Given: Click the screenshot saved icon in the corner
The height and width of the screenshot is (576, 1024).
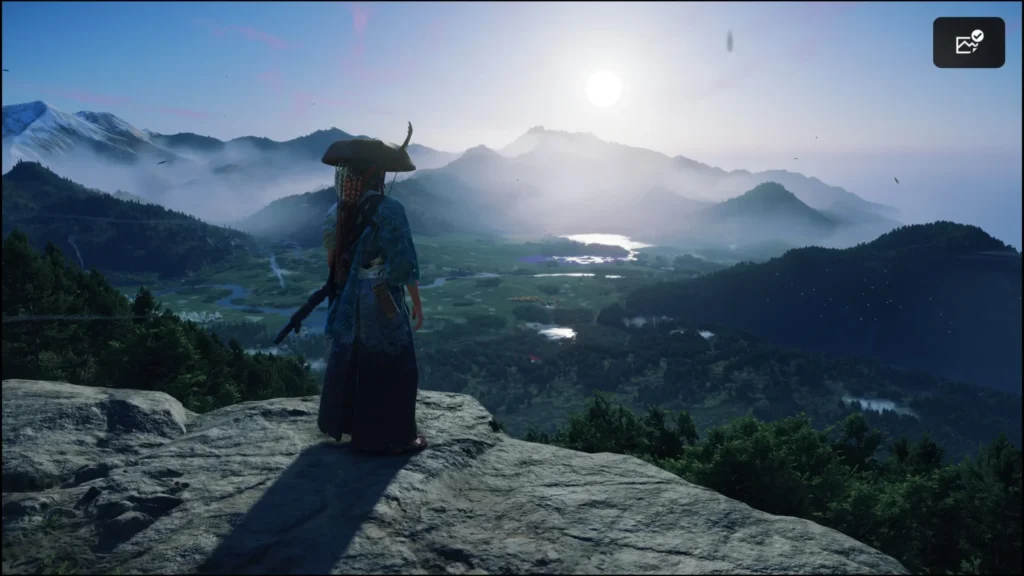Looking at the screenshot, I should pyautogui.click(x=968, y=43).
